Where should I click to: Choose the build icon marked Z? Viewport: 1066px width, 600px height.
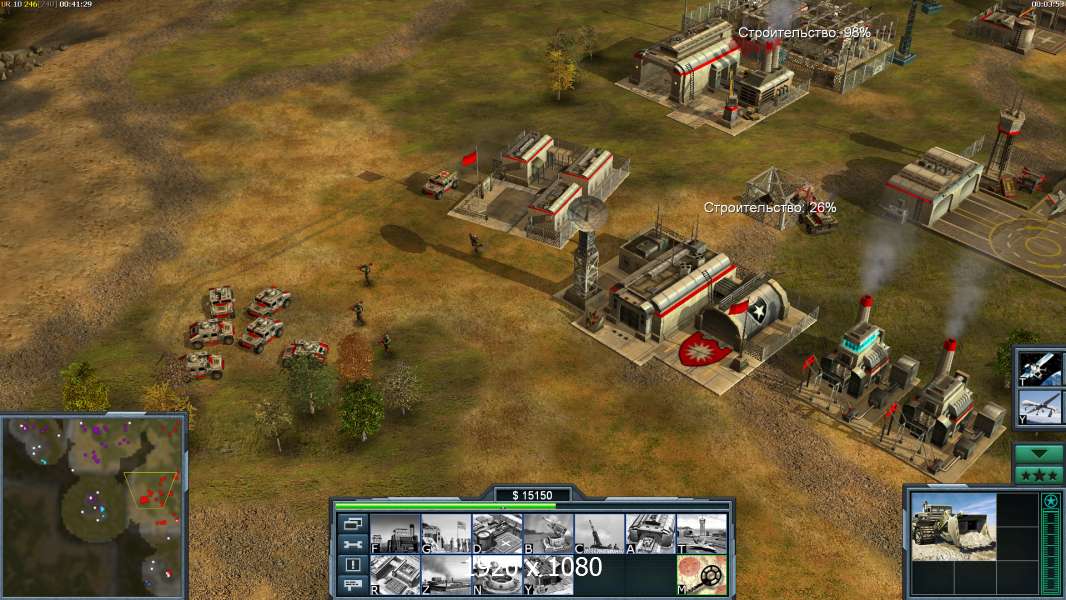click(446, 575)
